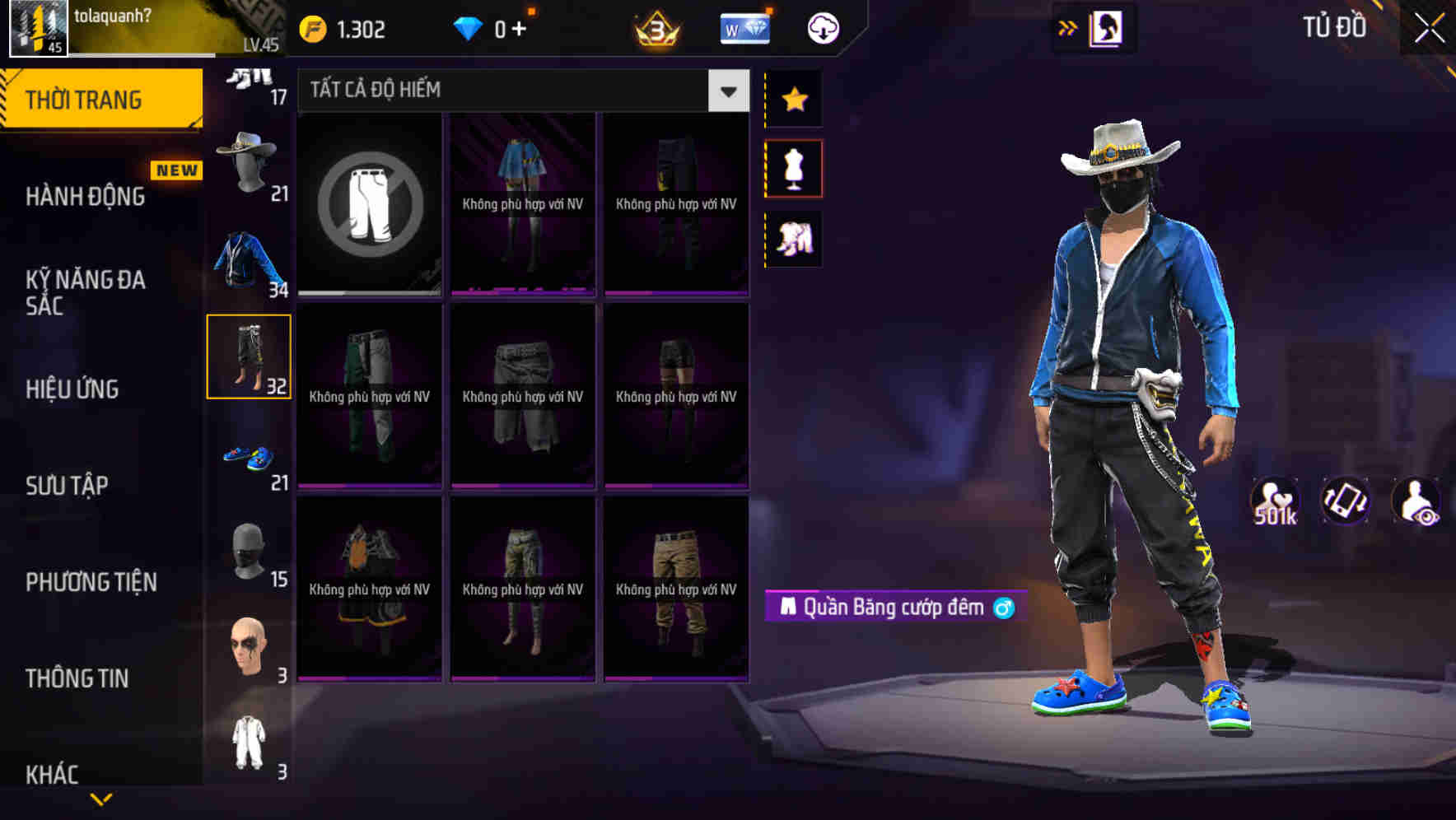This screenshot has height=820, width=1456.
Task: Expand the double-arrow panel near top right
Action: coord(1068,27)
